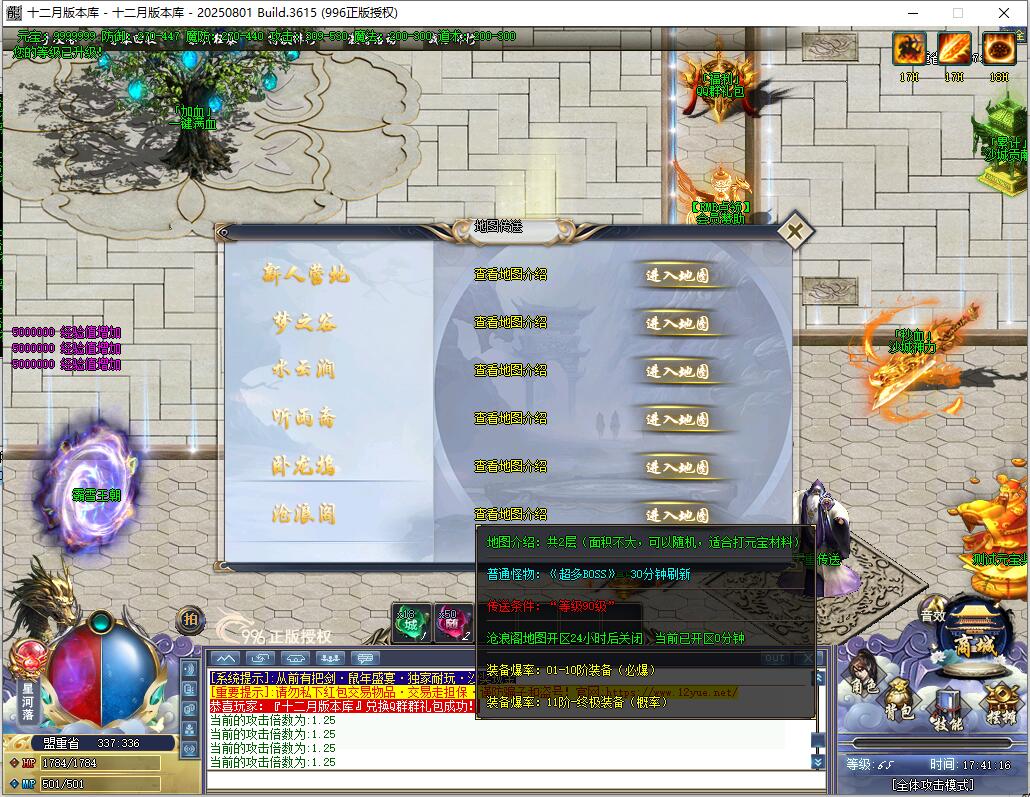
Task: Click 进入地图 for the 新人营地 row
Action: click(x=677, y=275)
